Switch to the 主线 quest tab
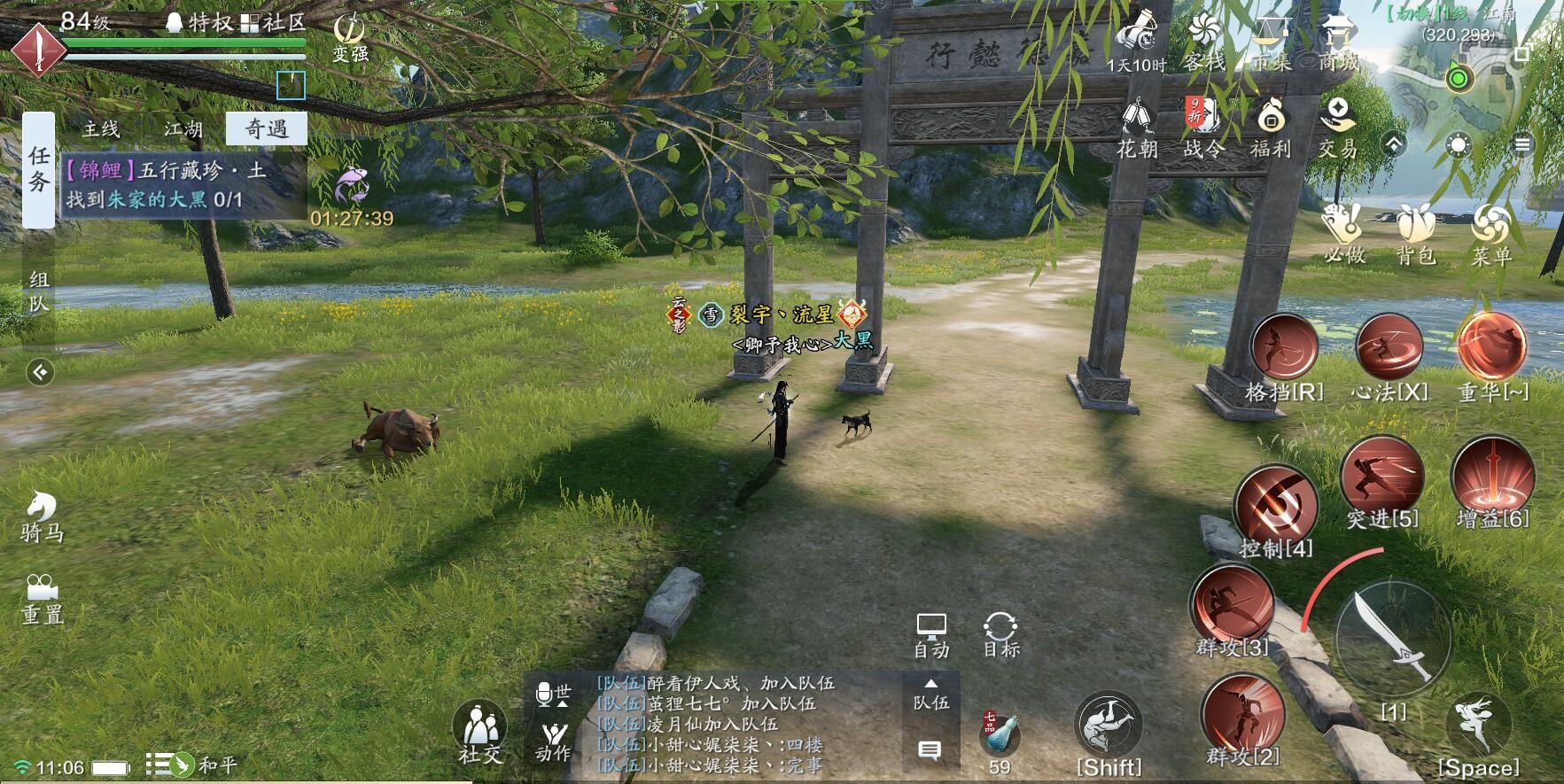Image resolution: width=1564 pixels, height=784 pixels. 100,128
